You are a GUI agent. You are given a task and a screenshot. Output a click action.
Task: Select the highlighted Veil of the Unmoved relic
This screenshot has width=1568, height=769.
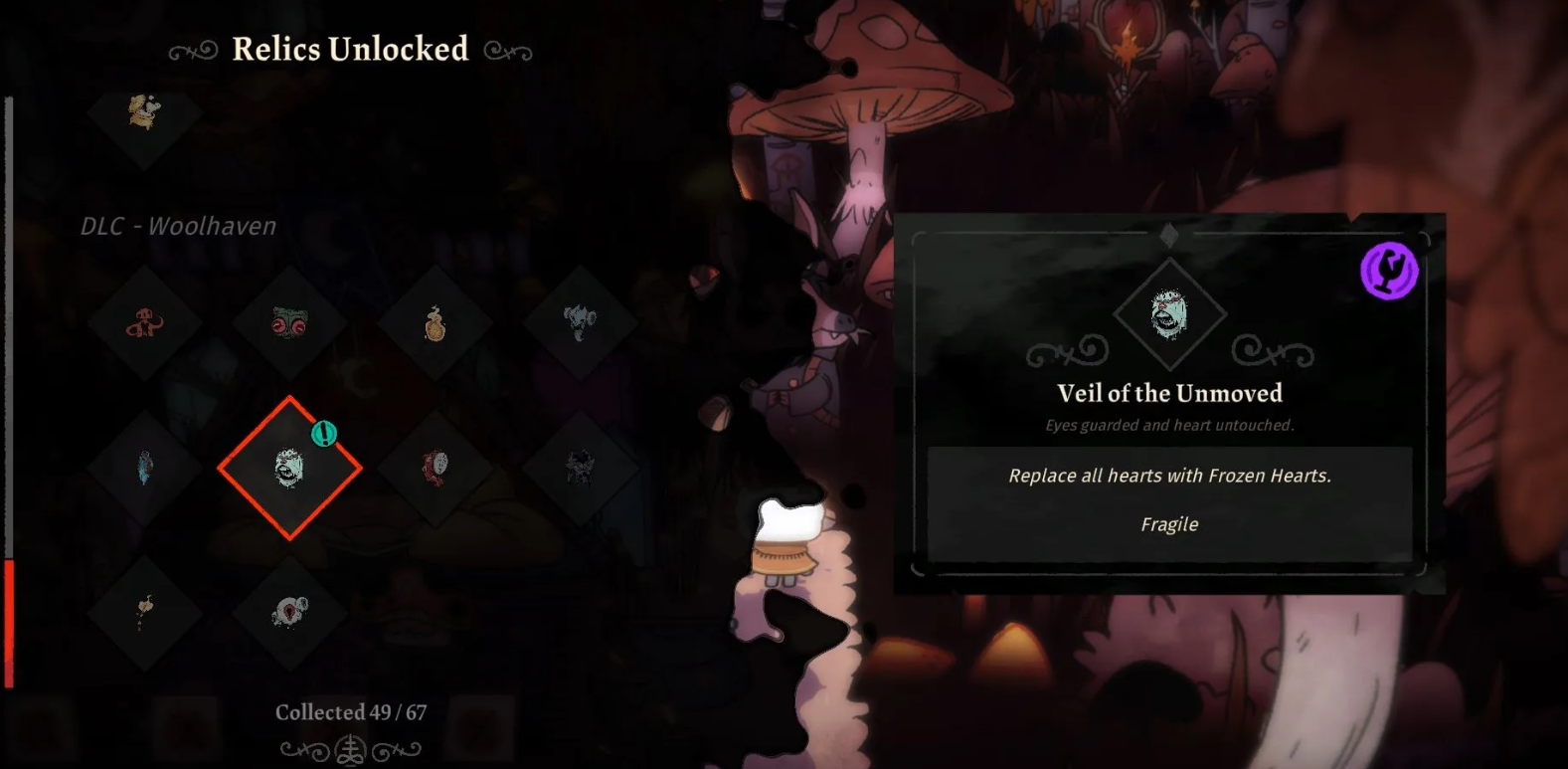[289, 468]
